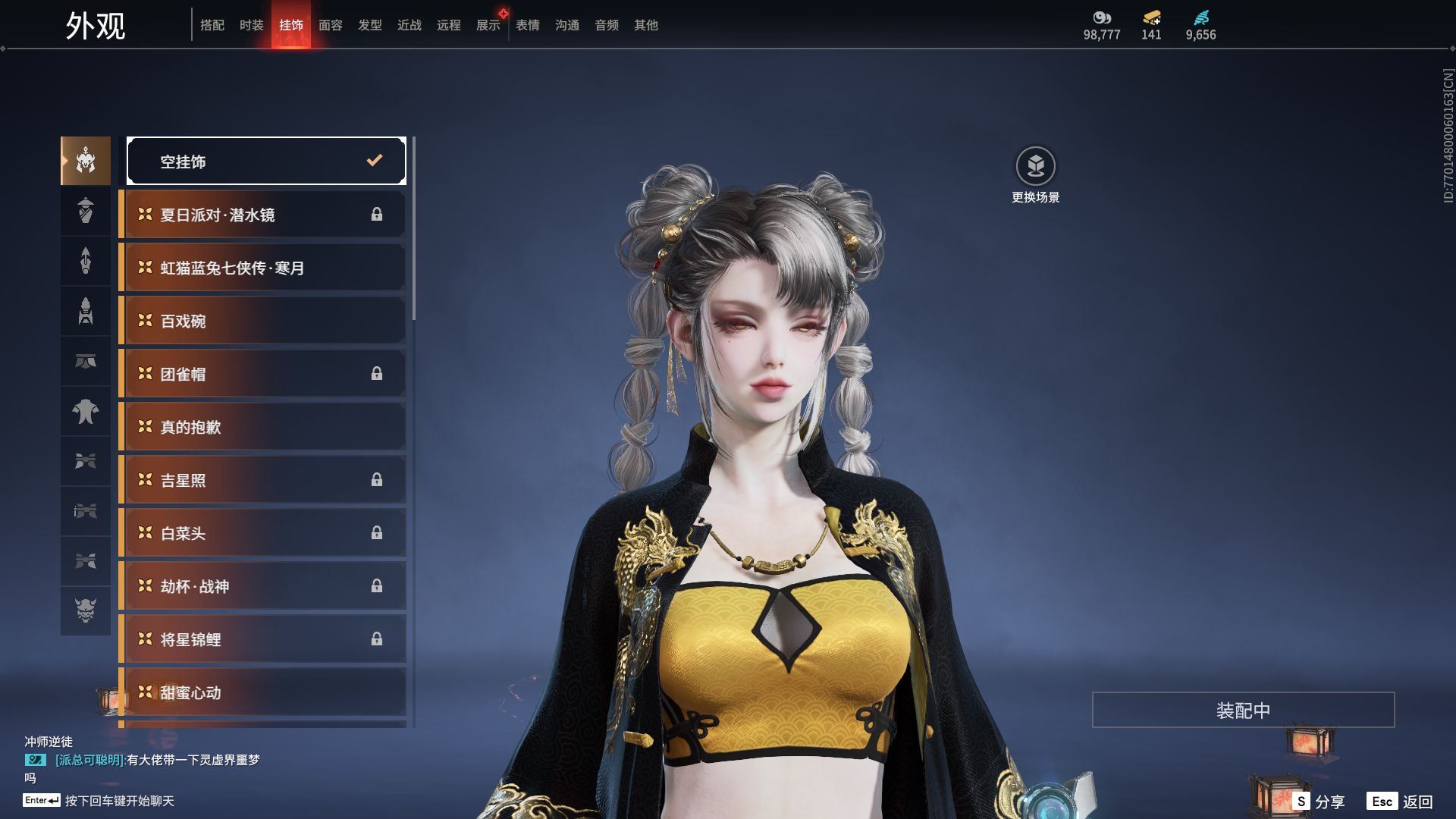Choose the 其他 tab

click(x=645, y=25)
